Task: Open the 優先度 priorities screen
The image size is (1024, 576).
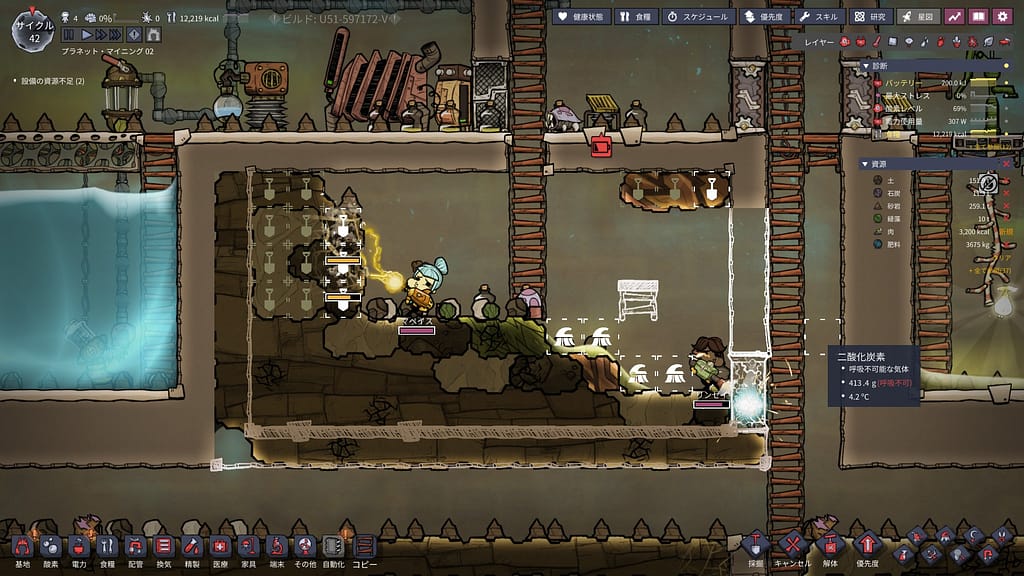Action: click(764, 16)
